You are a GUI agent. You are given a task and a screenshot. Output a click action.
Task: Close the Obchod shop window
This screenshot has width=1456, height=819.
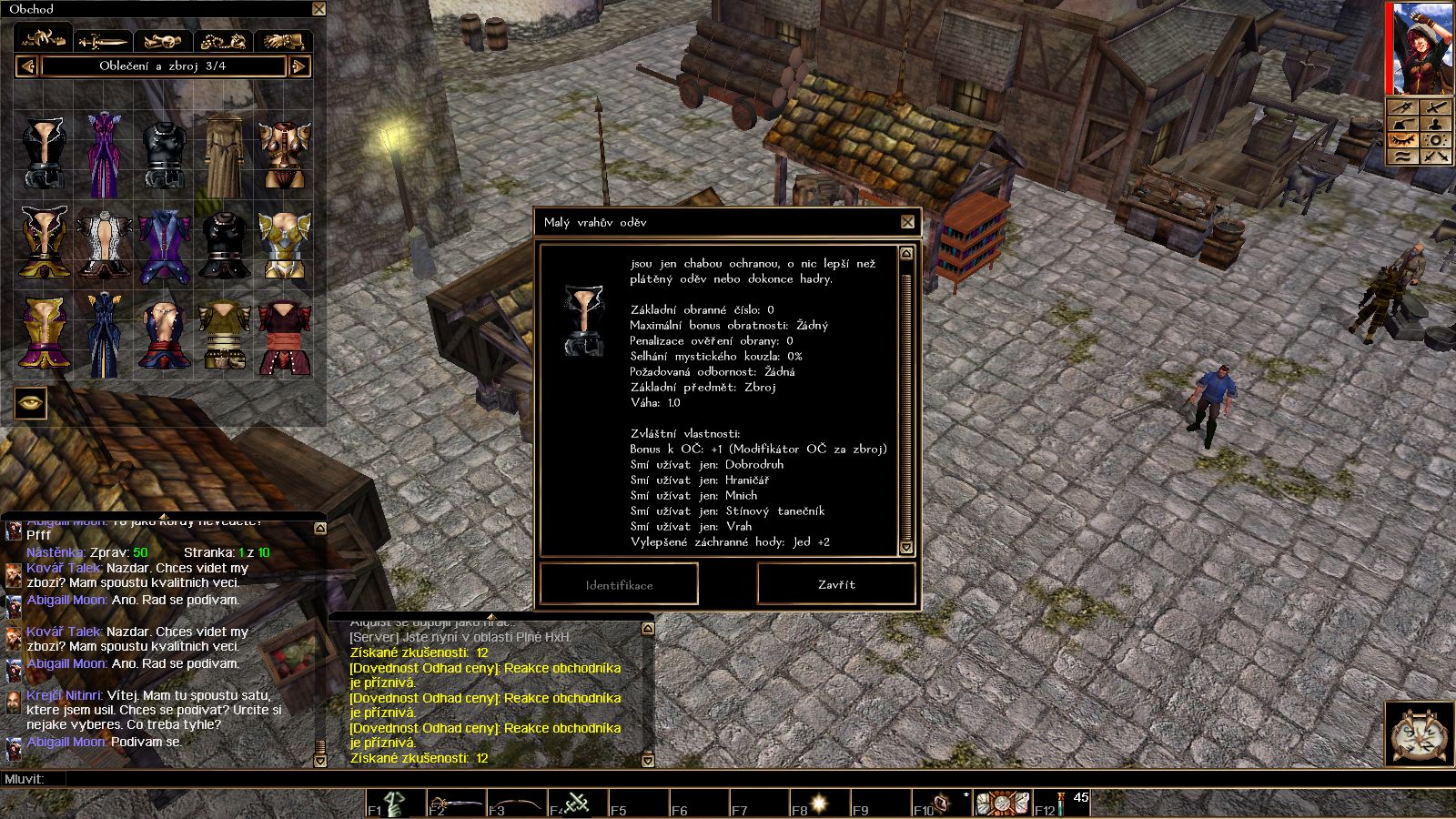coord(318,9)
